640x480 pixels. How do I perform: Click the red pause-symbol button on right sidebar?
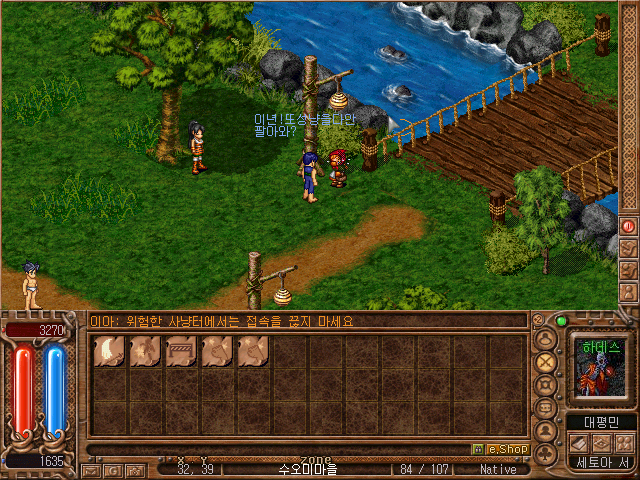click(629, 226)
